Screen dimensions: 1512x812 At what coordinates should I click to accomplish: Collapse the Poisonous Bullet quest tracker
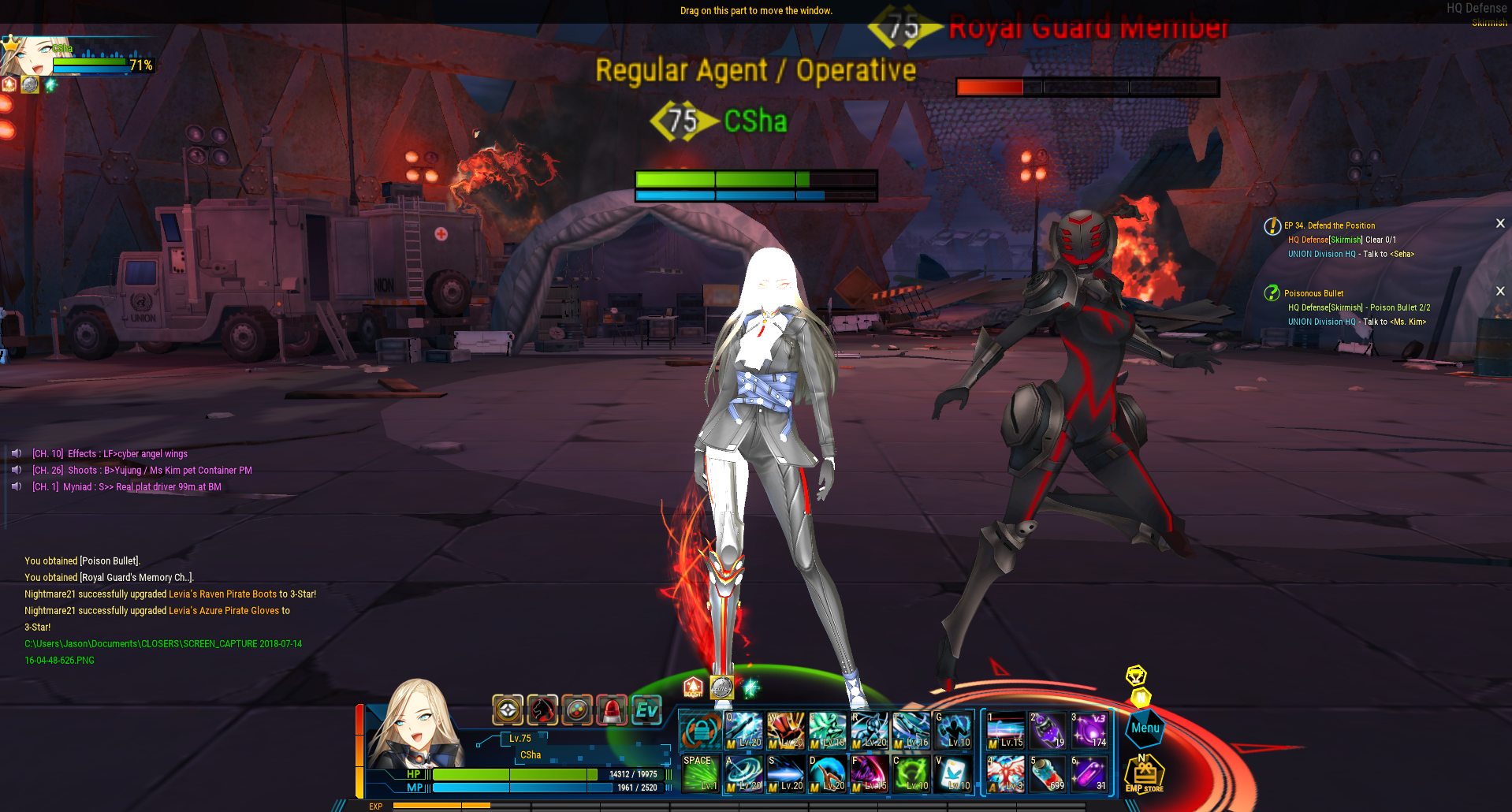click(x=1500, y=291)
